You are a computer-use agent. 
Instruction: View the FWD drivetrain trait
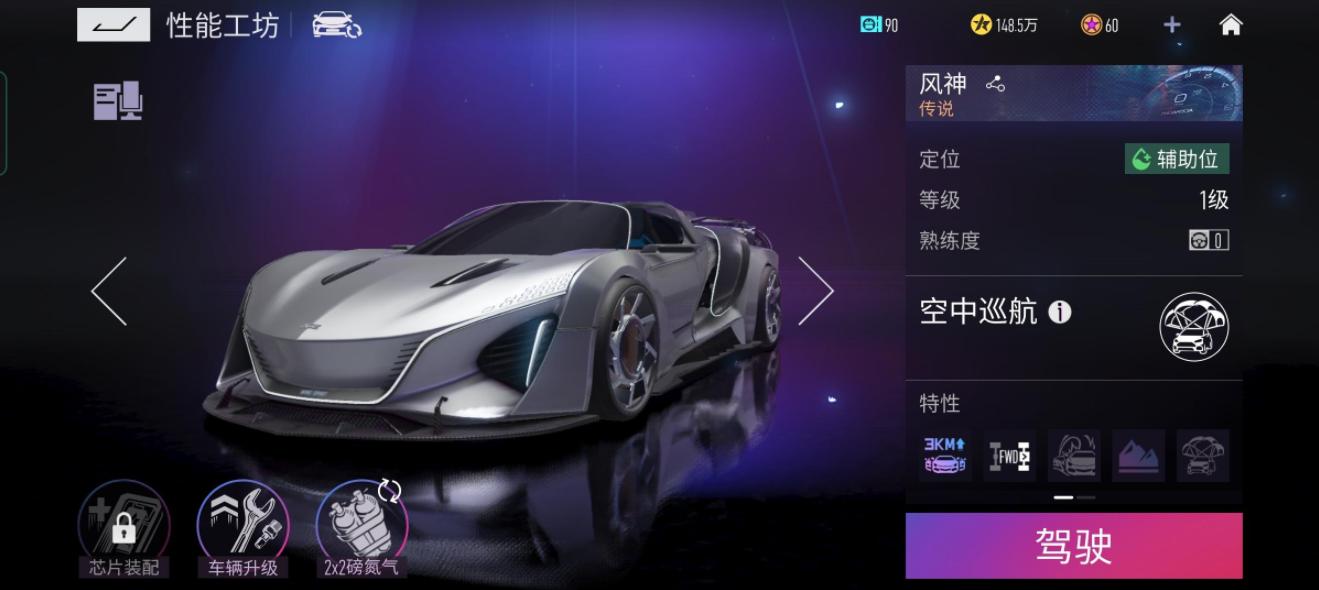(1009, 456)
